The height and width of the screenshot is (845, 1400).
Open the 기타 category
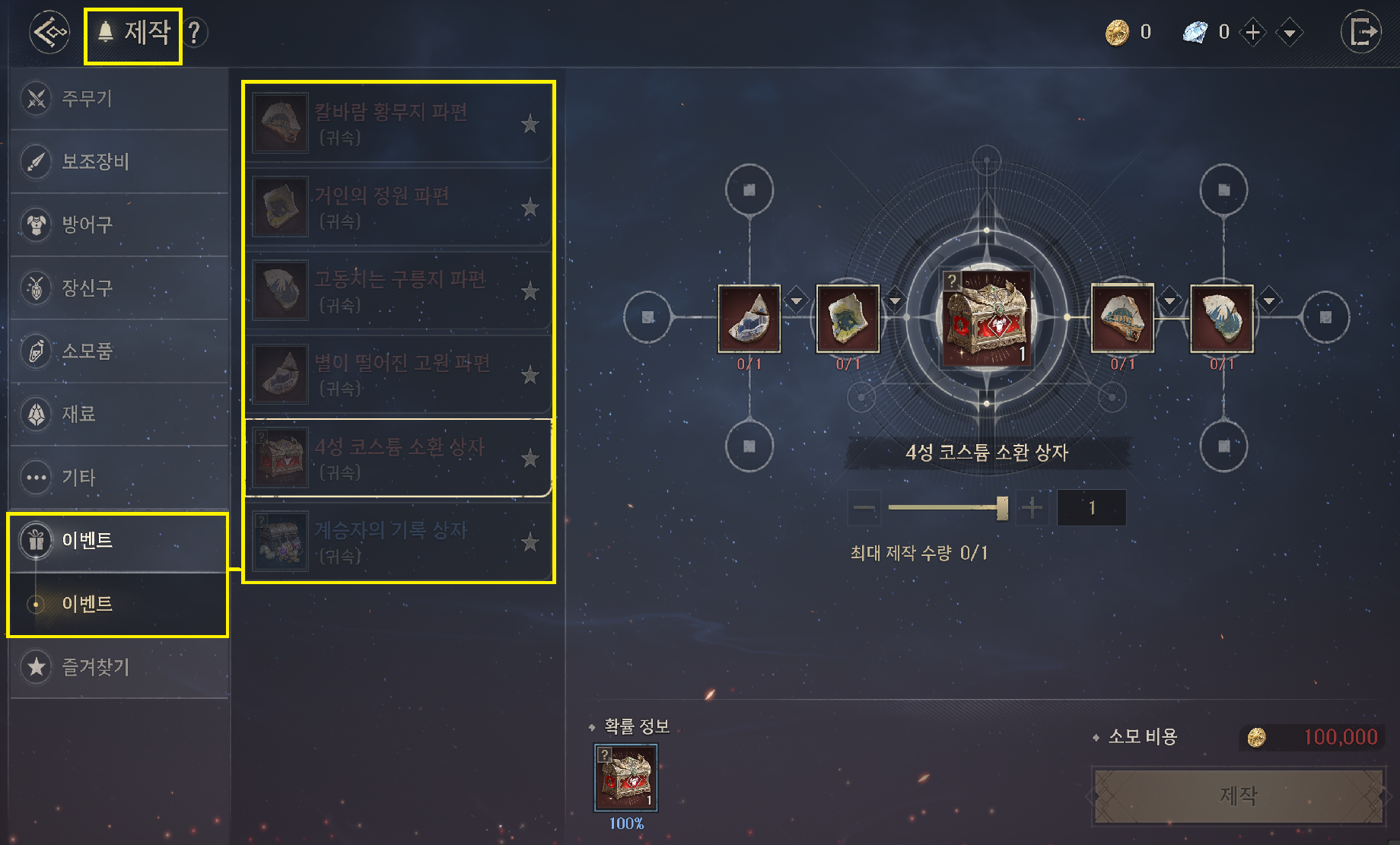pyautogui.click(x=119, y=478)
